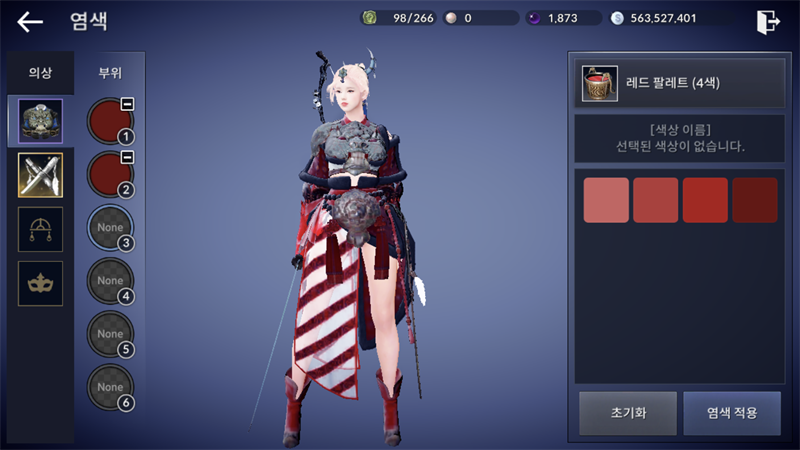Select dye part slot 1
Screen dimensions: 800x450
(x=110, y=121)
